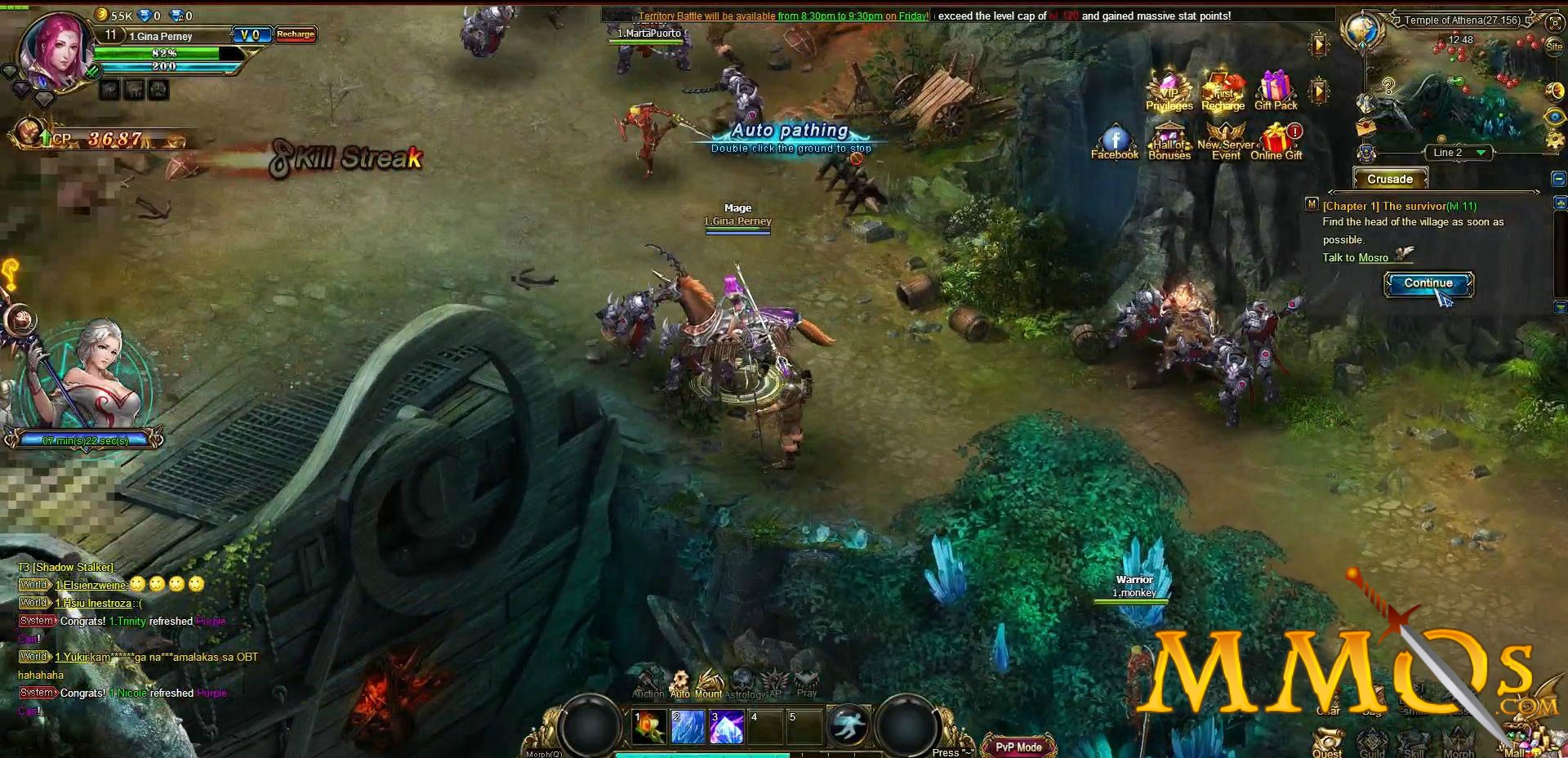The image size is (1568, 758).
Task: Claim the Online Gift
Action: 1276,141
